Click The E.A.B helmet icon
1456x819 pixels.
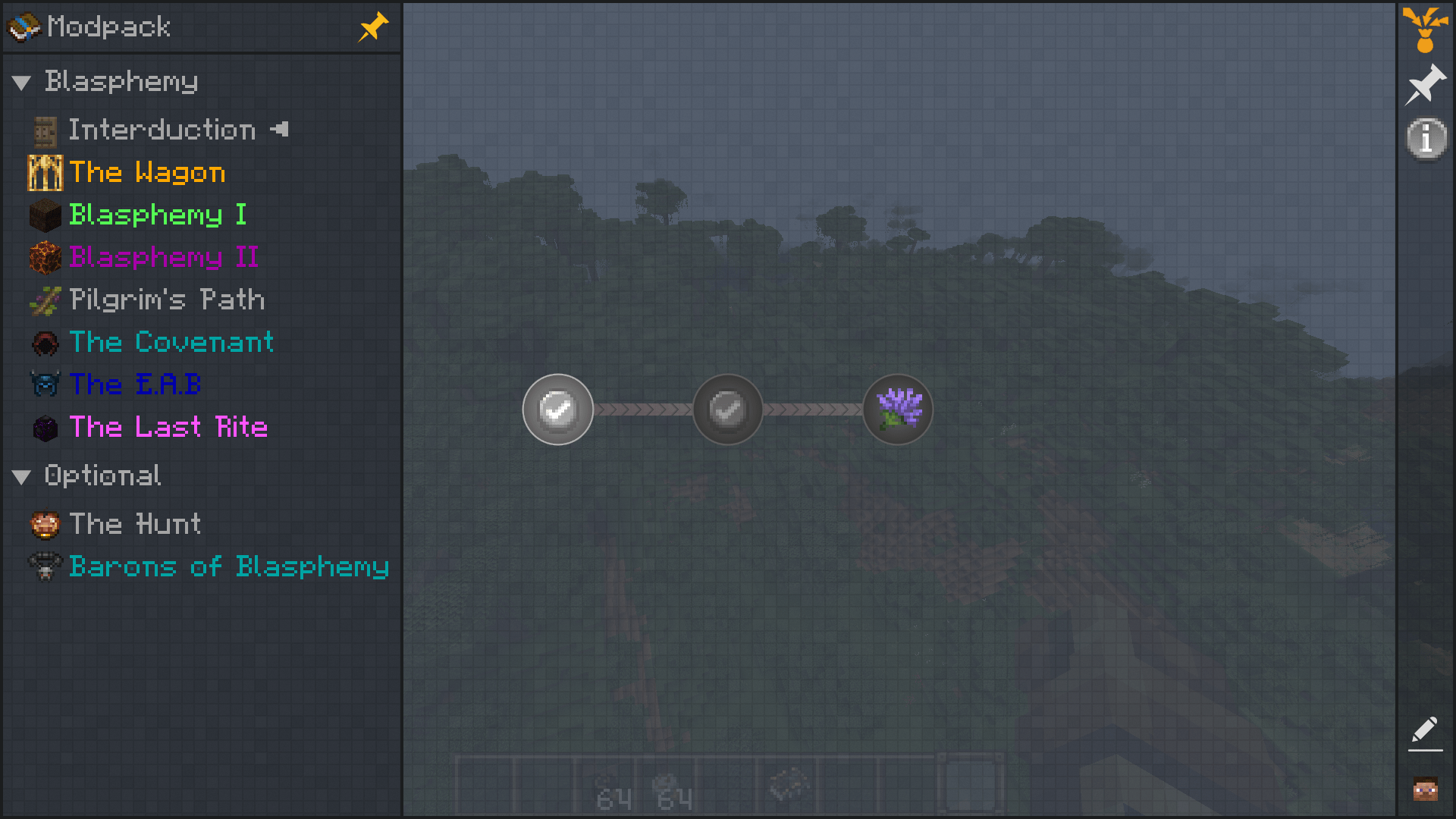(x=43, y=385)
